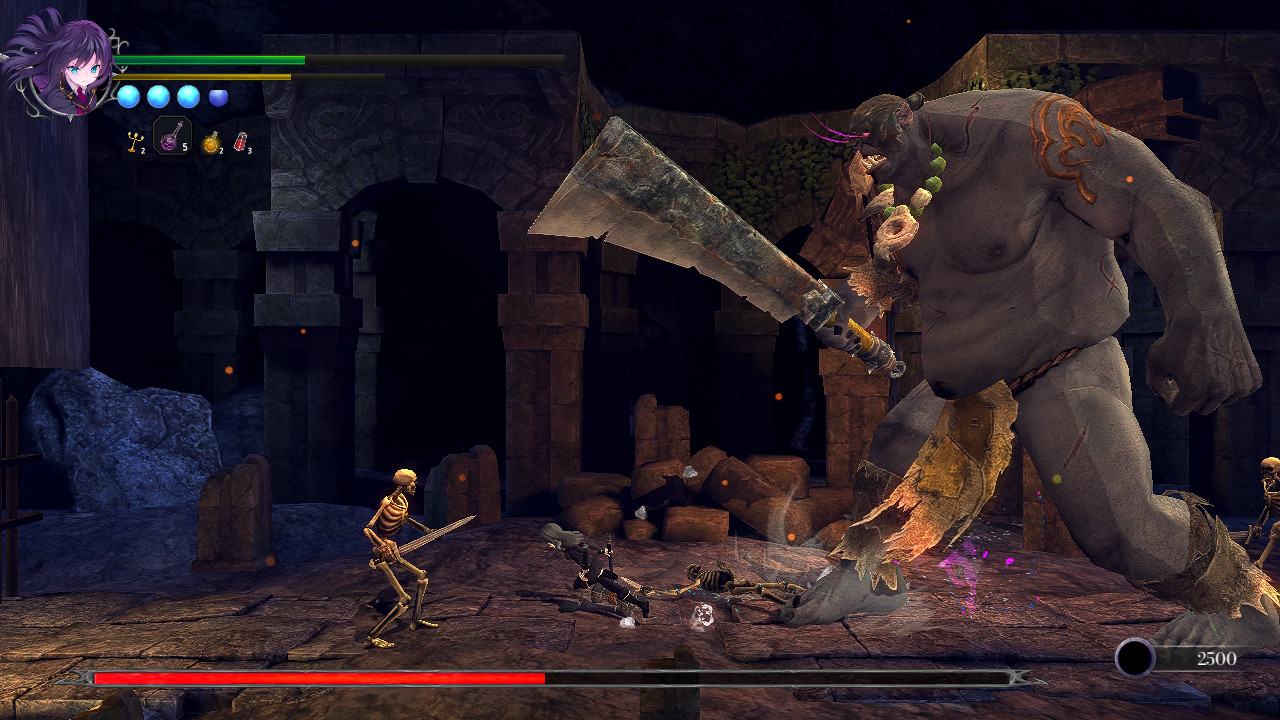
Task: Select the yellow potion item icon
Action: click(x=211, y=142)
